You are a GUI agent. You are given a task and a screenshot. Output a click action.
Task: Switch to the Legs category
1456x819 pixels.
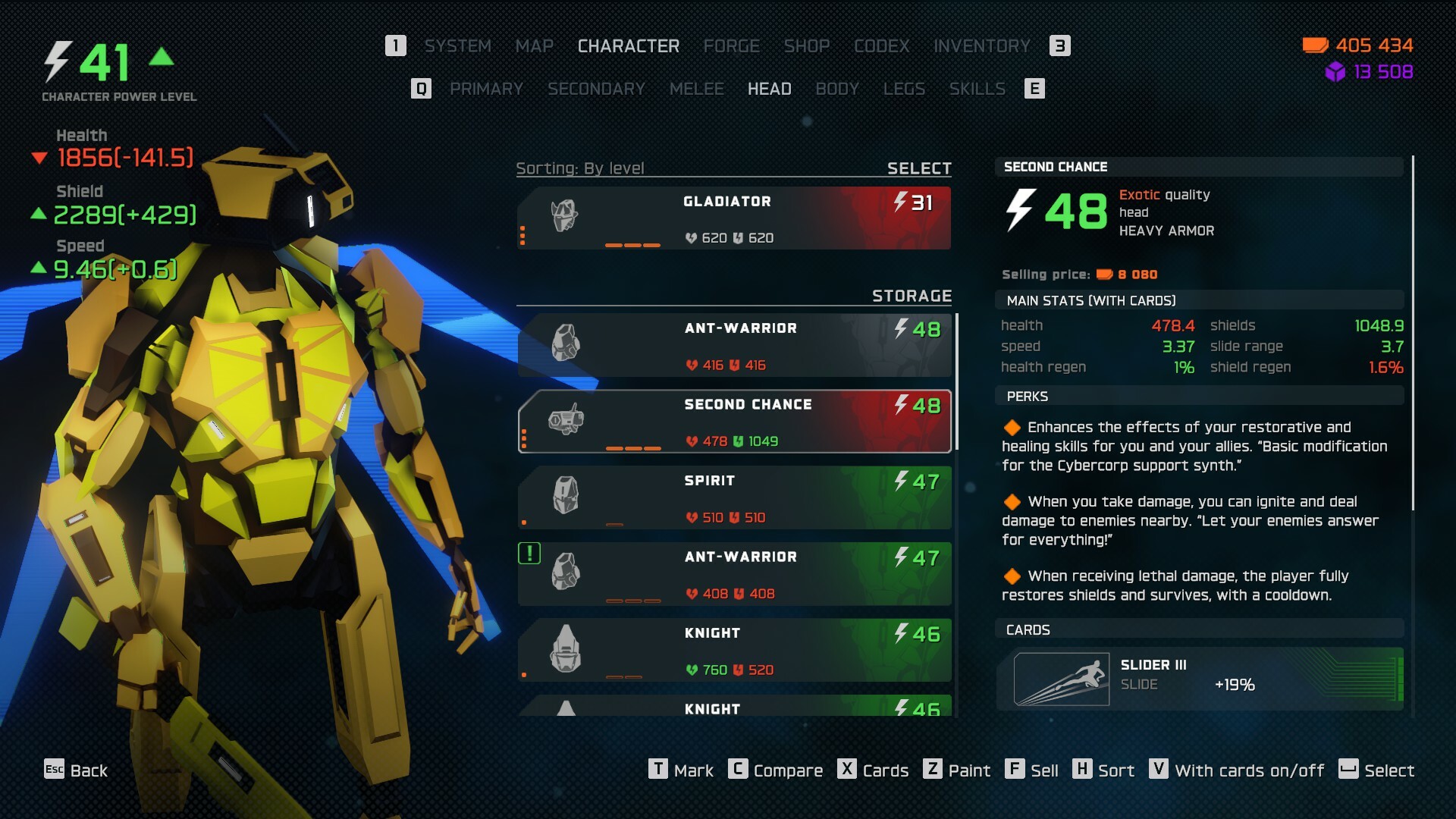tap(904, 89)
